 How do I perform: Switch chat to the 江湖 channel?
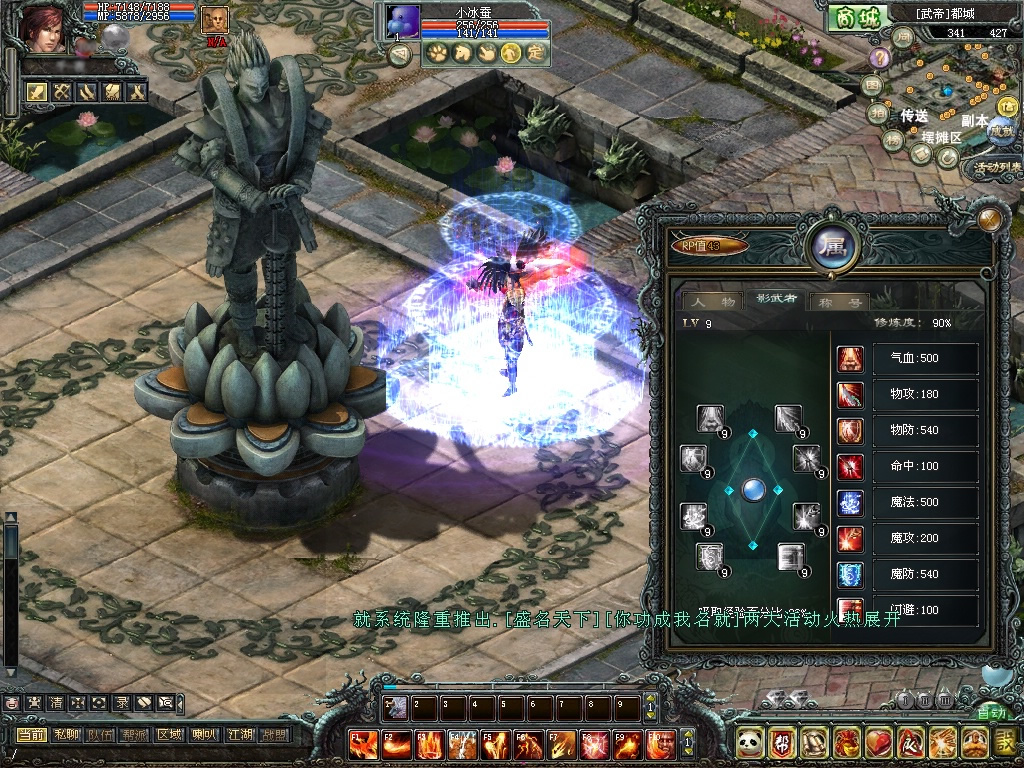coord(239,735)
